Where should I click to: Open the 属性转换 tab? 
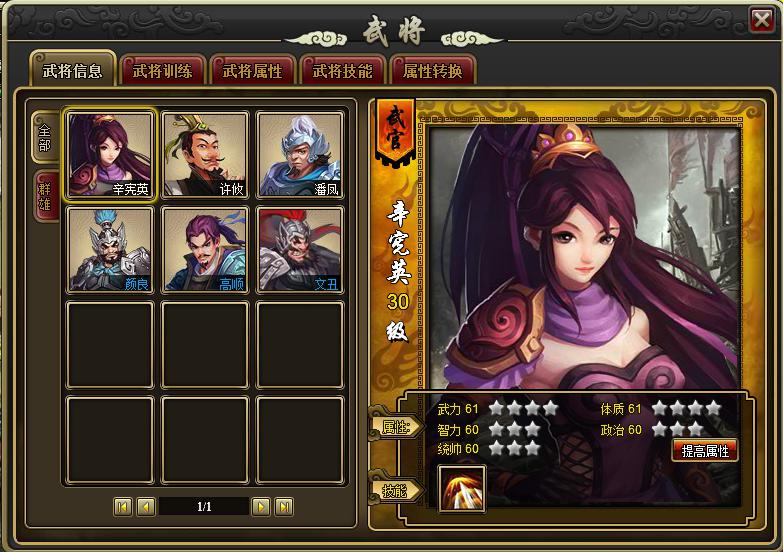pyautogui.click(x=432, y=70)
